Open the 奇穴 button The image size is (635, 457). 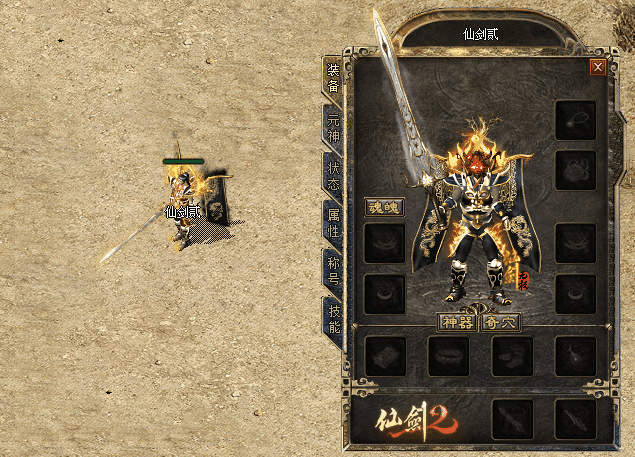tap(500, 323)
